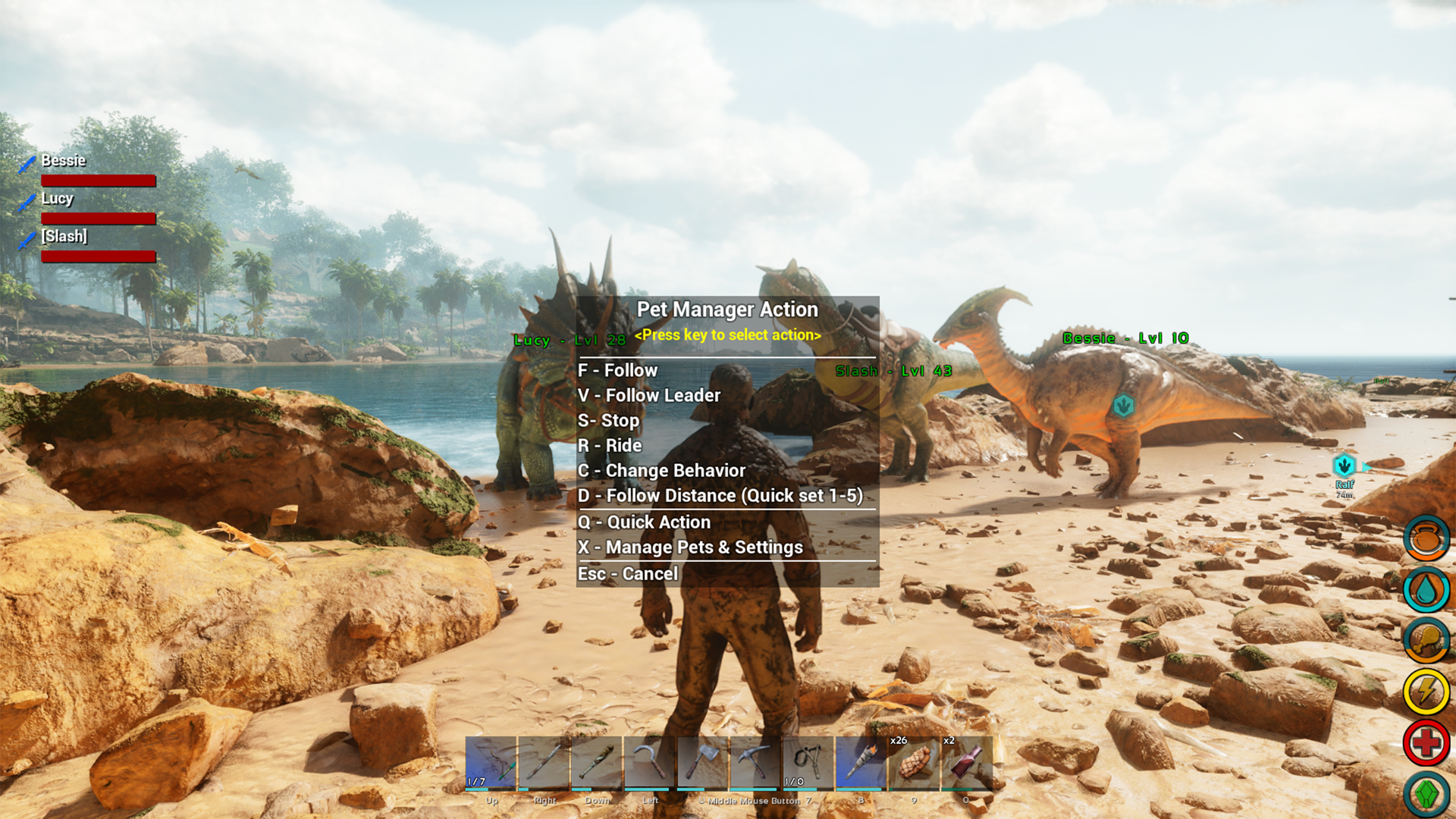Select the Follow Distance entry
Screen dimensions: 1456x819
(x=720, y=495)
